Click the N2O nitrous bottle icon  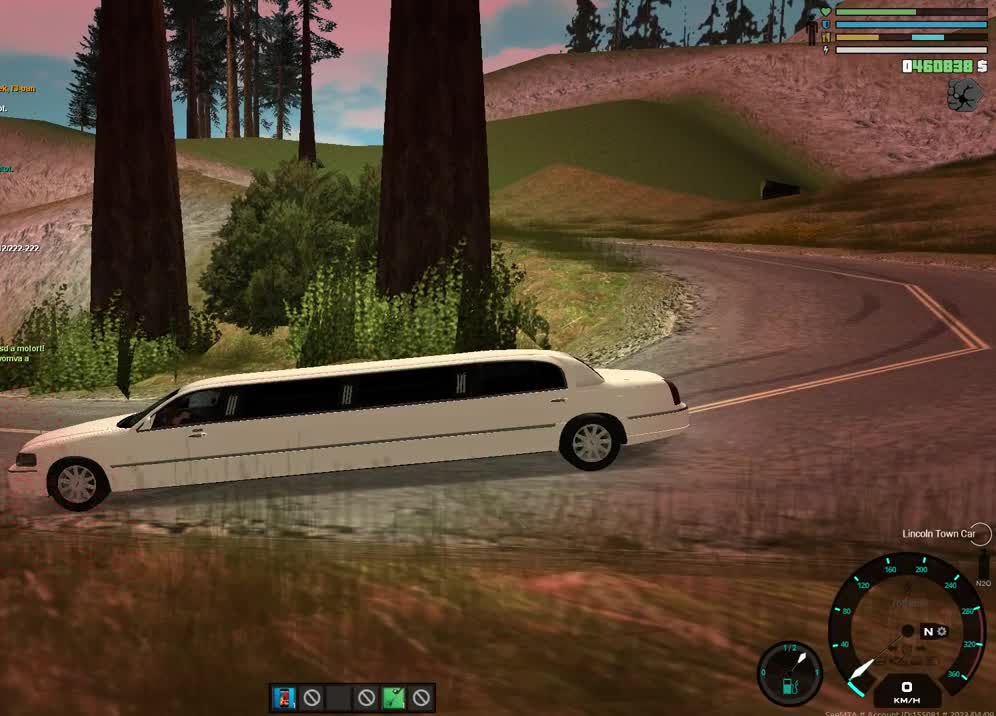coord(983,564)
